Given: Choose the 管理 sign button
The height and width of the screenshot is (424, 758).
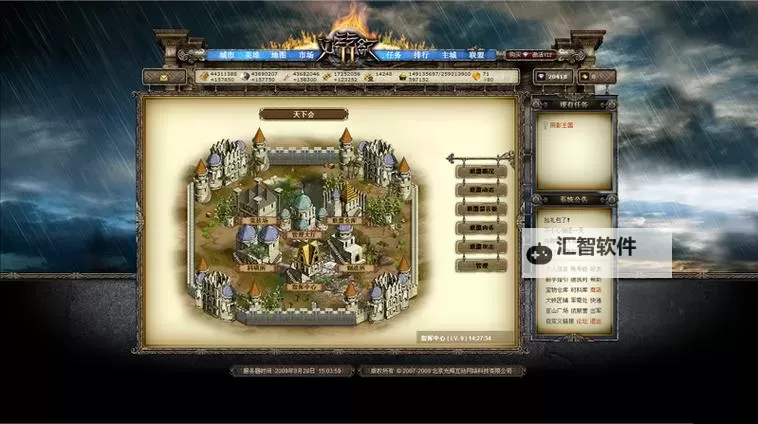Looking at the screenshot, I should [481, 265].
